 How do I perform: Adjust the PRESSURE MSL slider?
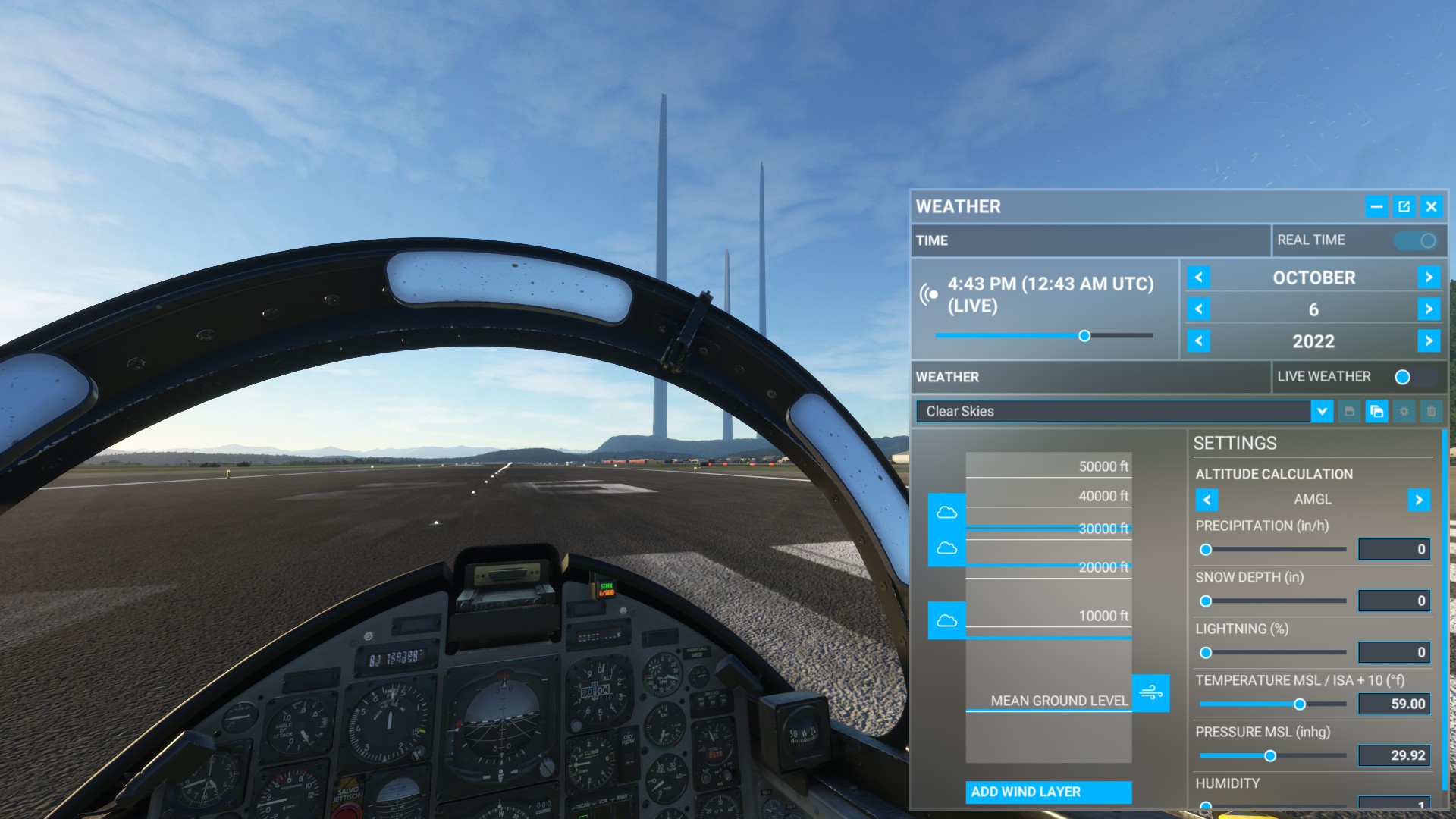pyautogui.click(x=1272, y=755)
